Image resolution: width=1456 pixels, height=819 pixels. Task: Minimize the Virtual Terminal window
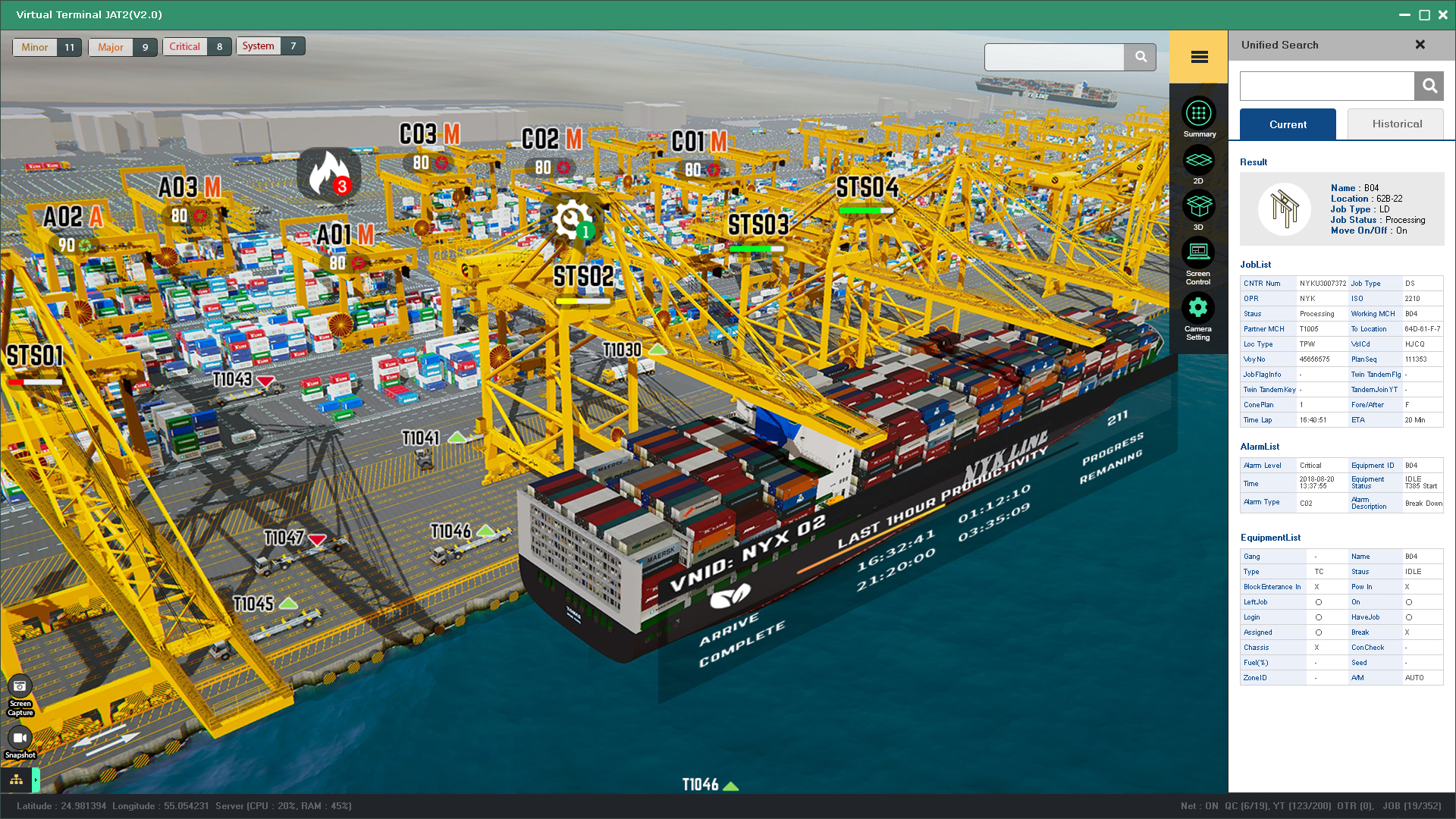[1404, 15]
